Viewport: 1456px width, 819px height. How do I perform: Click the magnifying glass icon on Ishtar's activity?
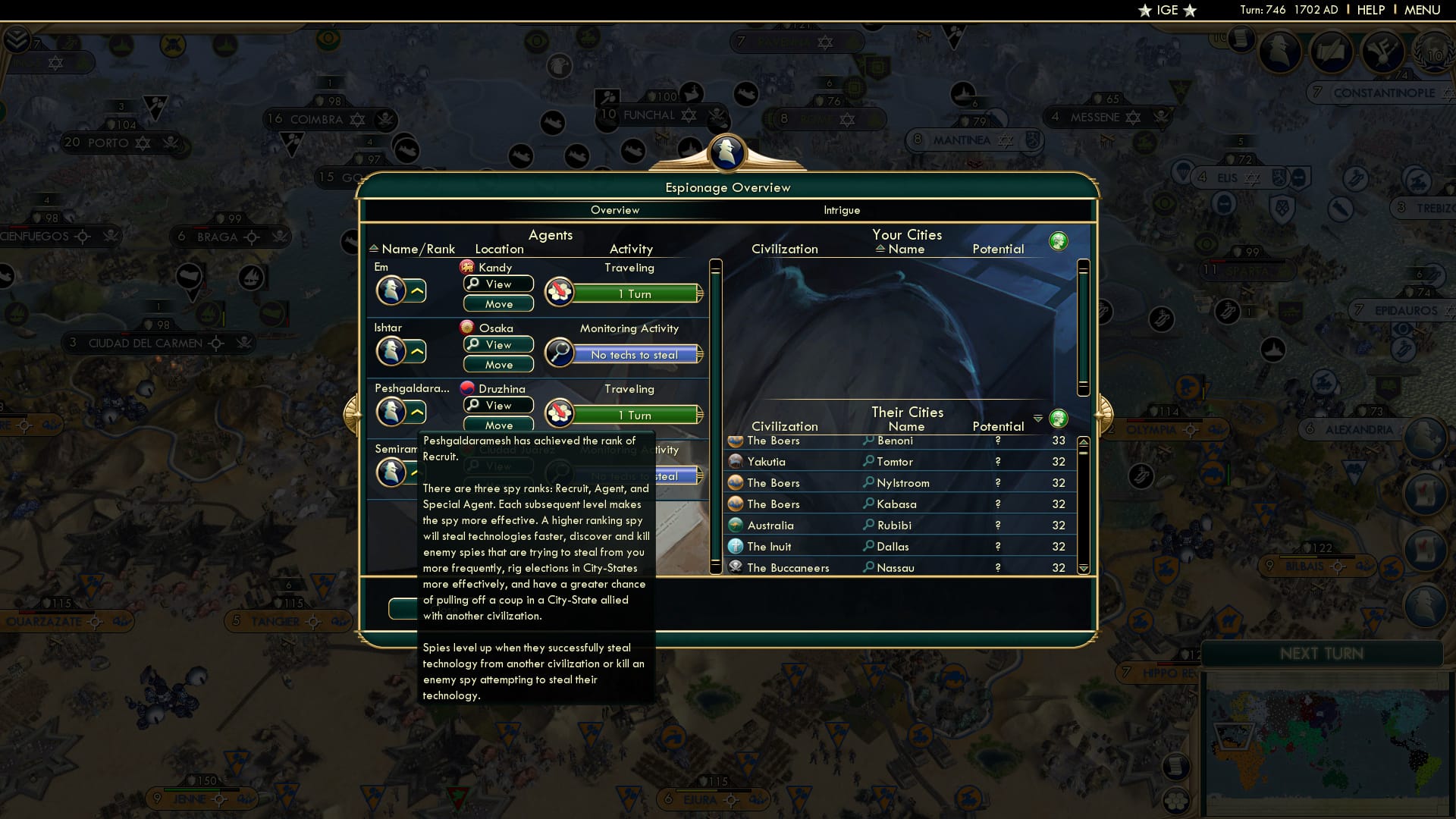point(560,354)
